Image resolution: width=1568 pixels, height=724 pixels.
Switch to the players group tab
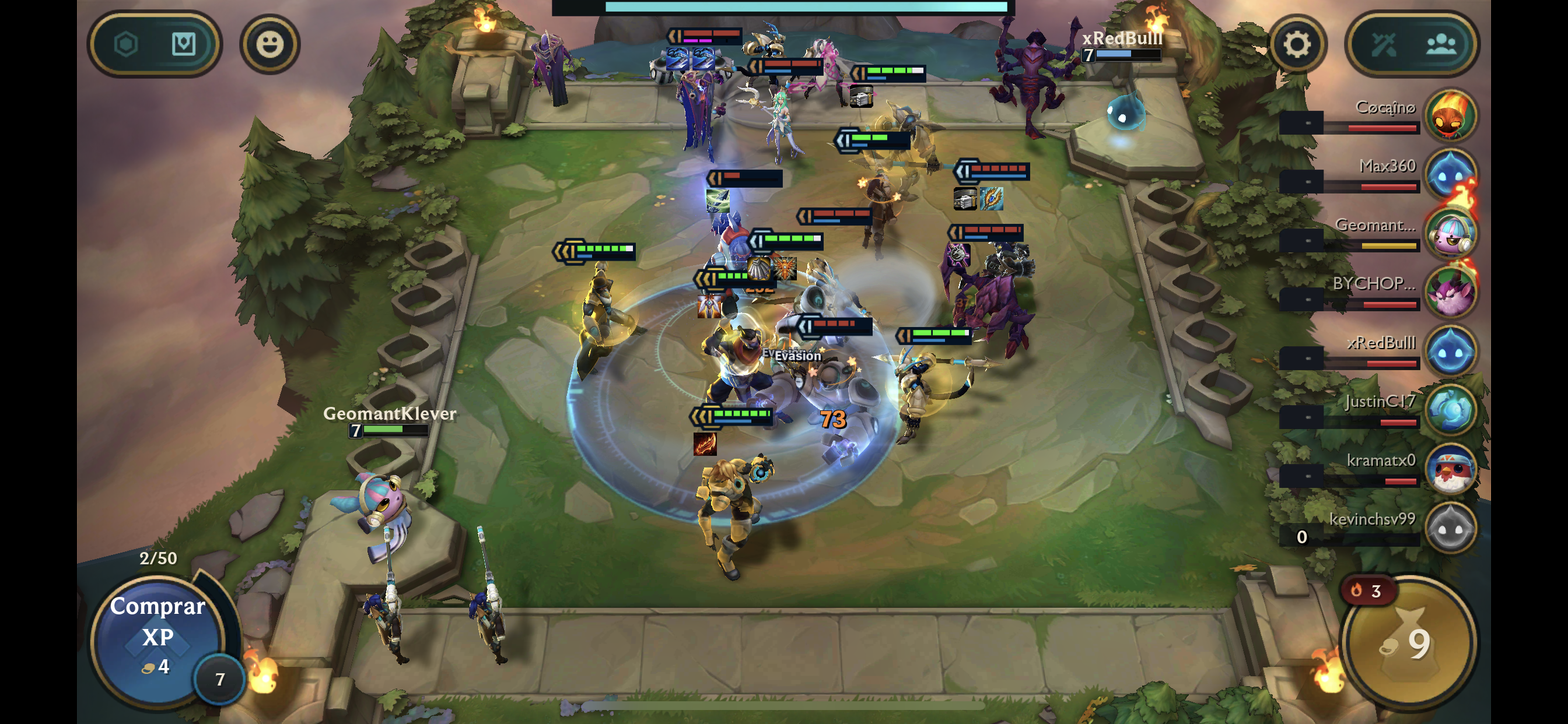(1441, 44)
